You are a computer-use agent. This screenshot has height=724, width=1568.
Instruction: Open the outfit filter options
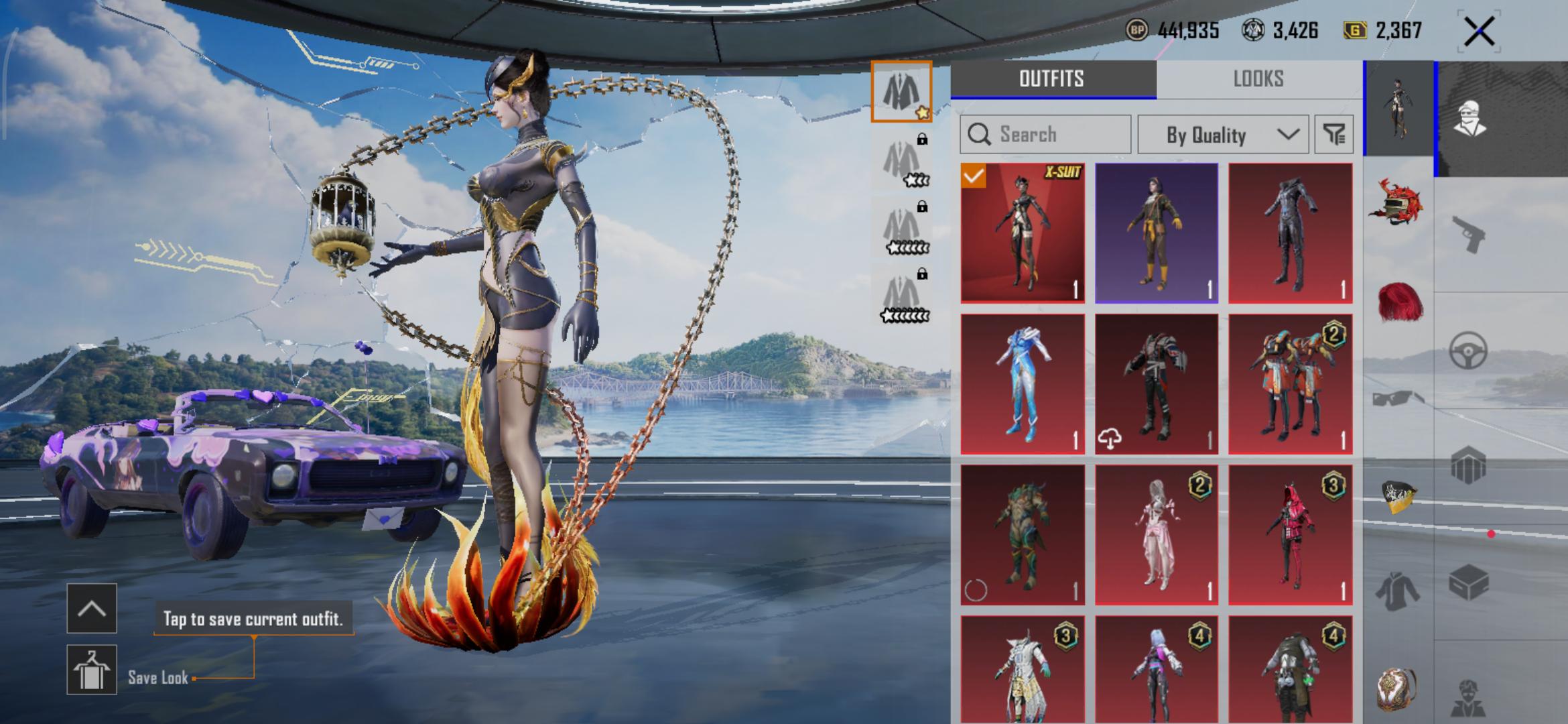click(x=1333, y=135)
